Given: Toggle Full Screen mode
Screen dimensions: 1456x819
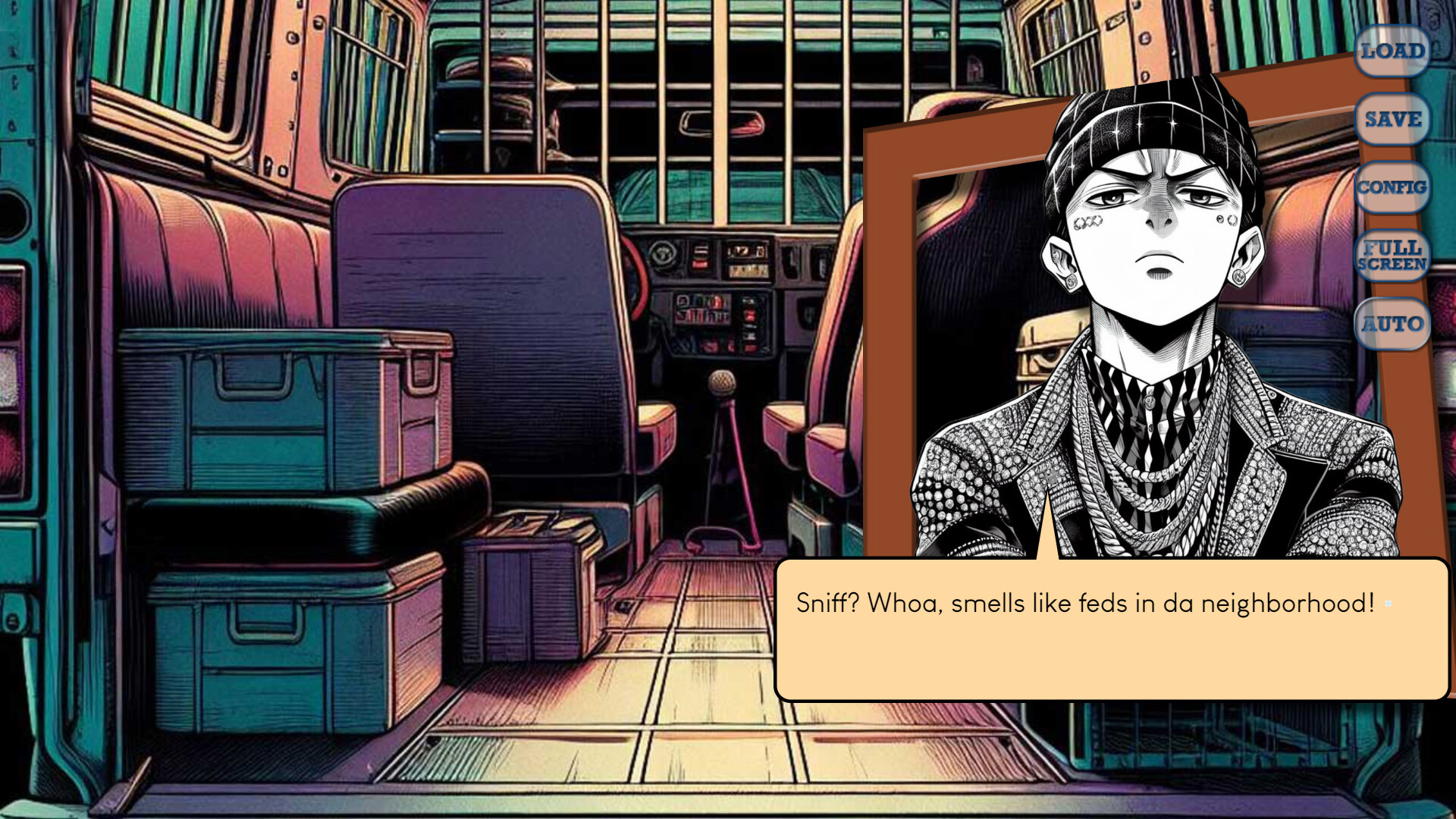Looking at the screenshot, I should [1392, 256].
